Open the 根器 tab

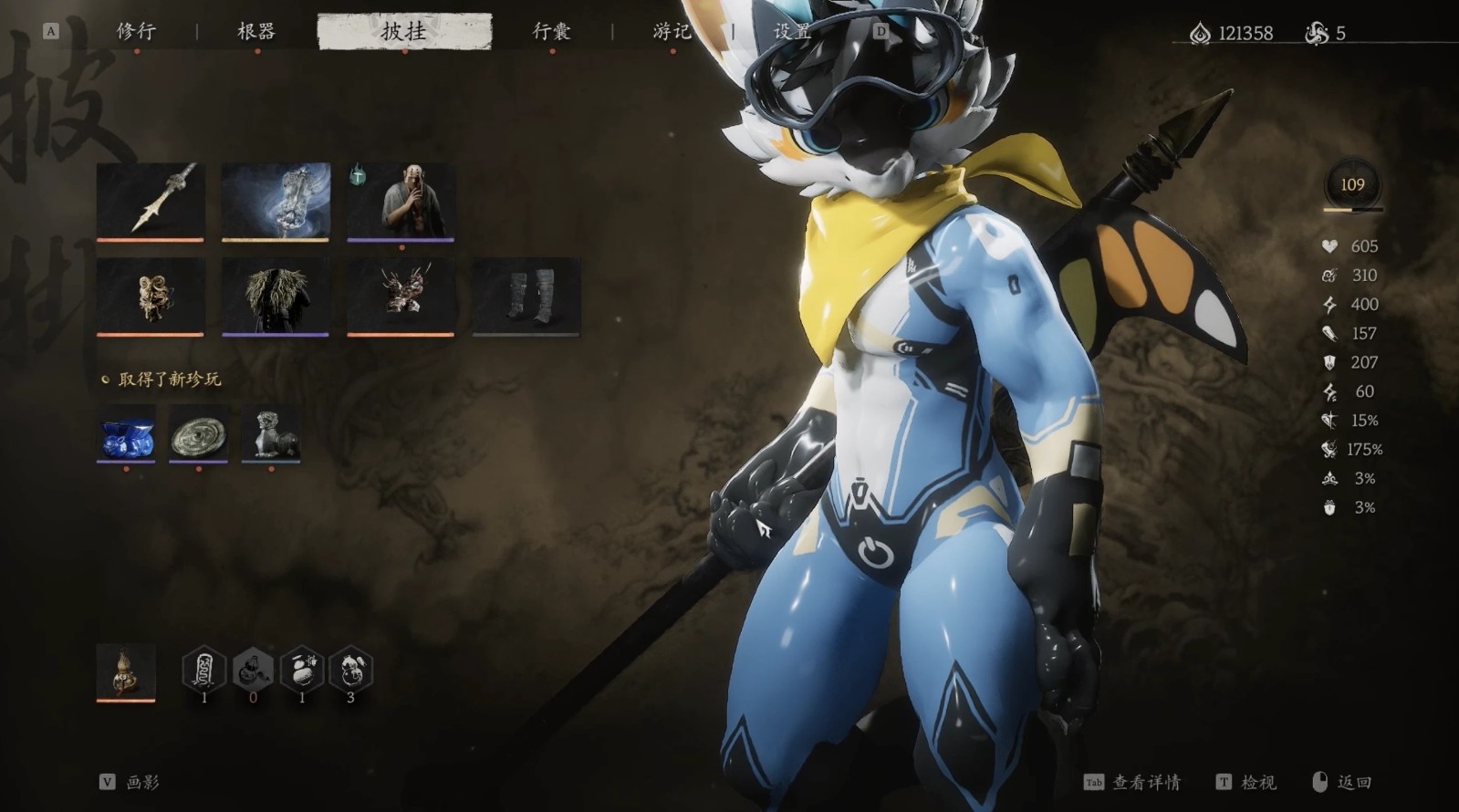(x=256, y=32)
